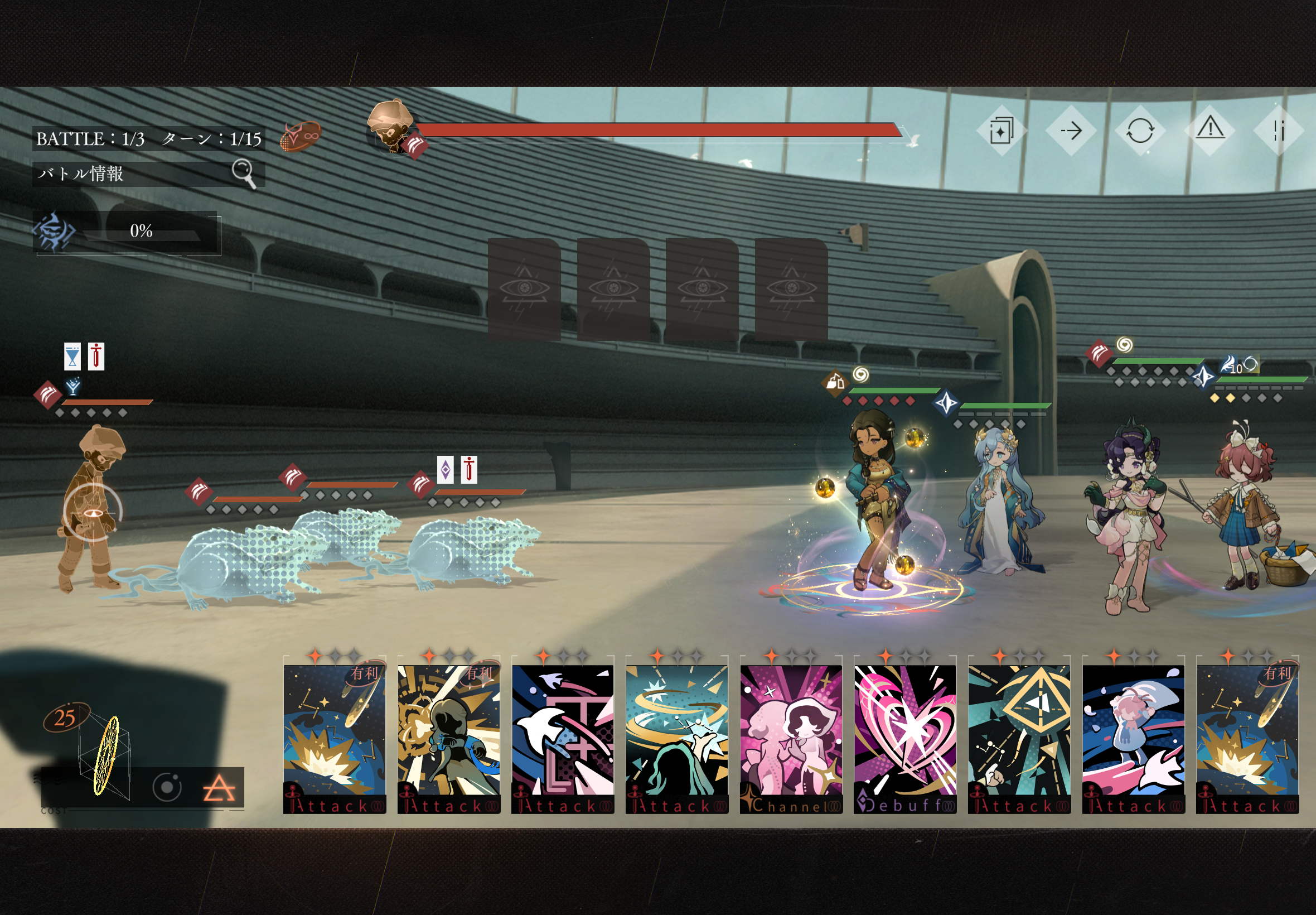Activate the circular arrows refresh button
This screenshot has width=1316, height=915.
[1140, 131]
